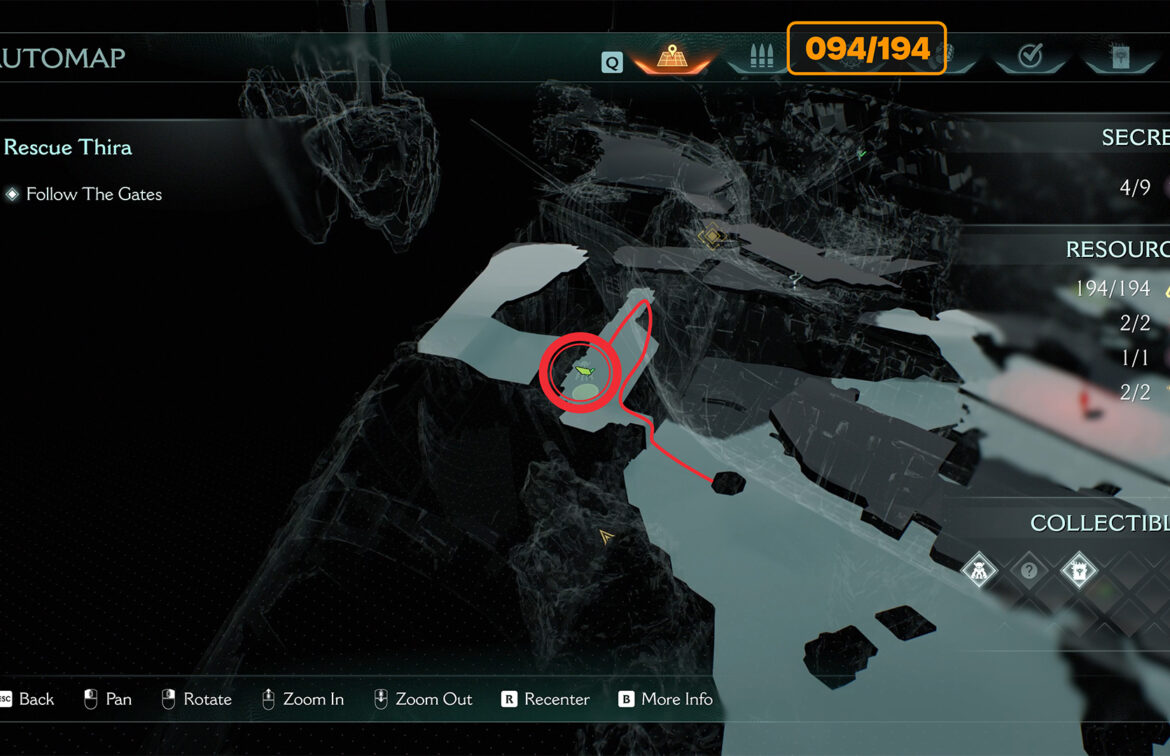
Task: Click the green player marker on the map
Action: pyautogui.click(x=585, y=372)
